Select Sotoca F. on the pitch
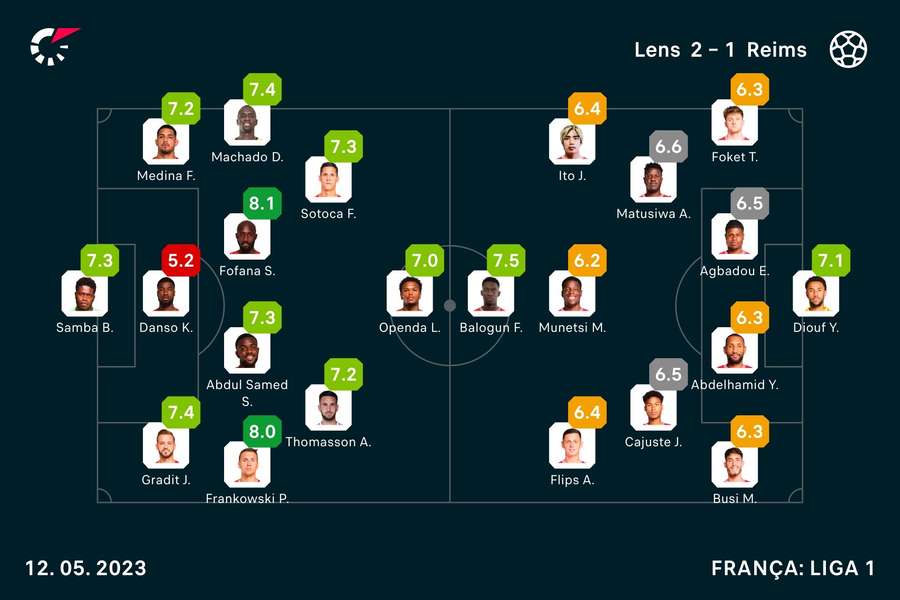 coord(328,179)
